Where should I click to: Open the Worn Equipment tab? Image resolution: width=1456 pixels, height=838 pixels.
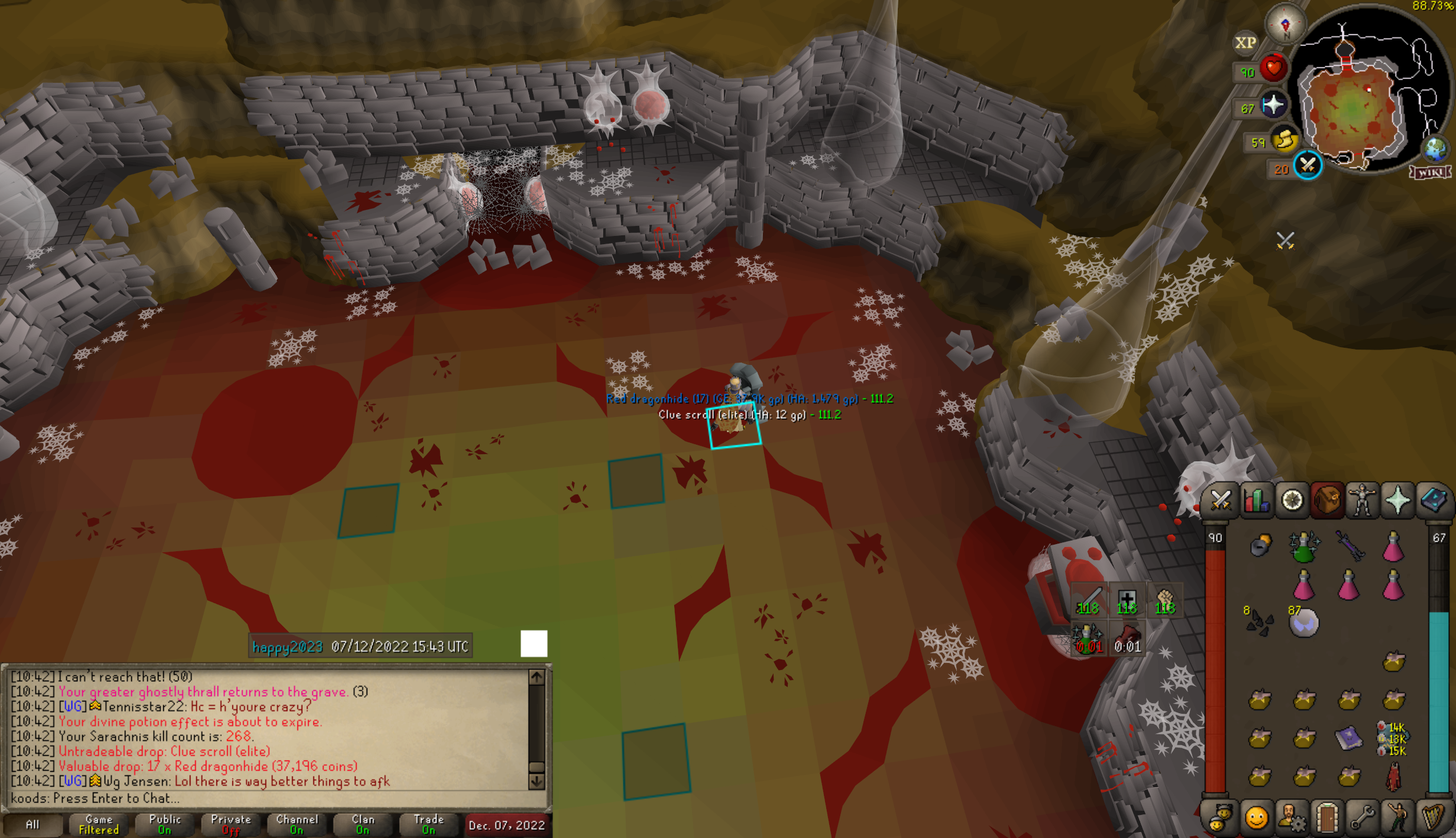pos(1362,501)
